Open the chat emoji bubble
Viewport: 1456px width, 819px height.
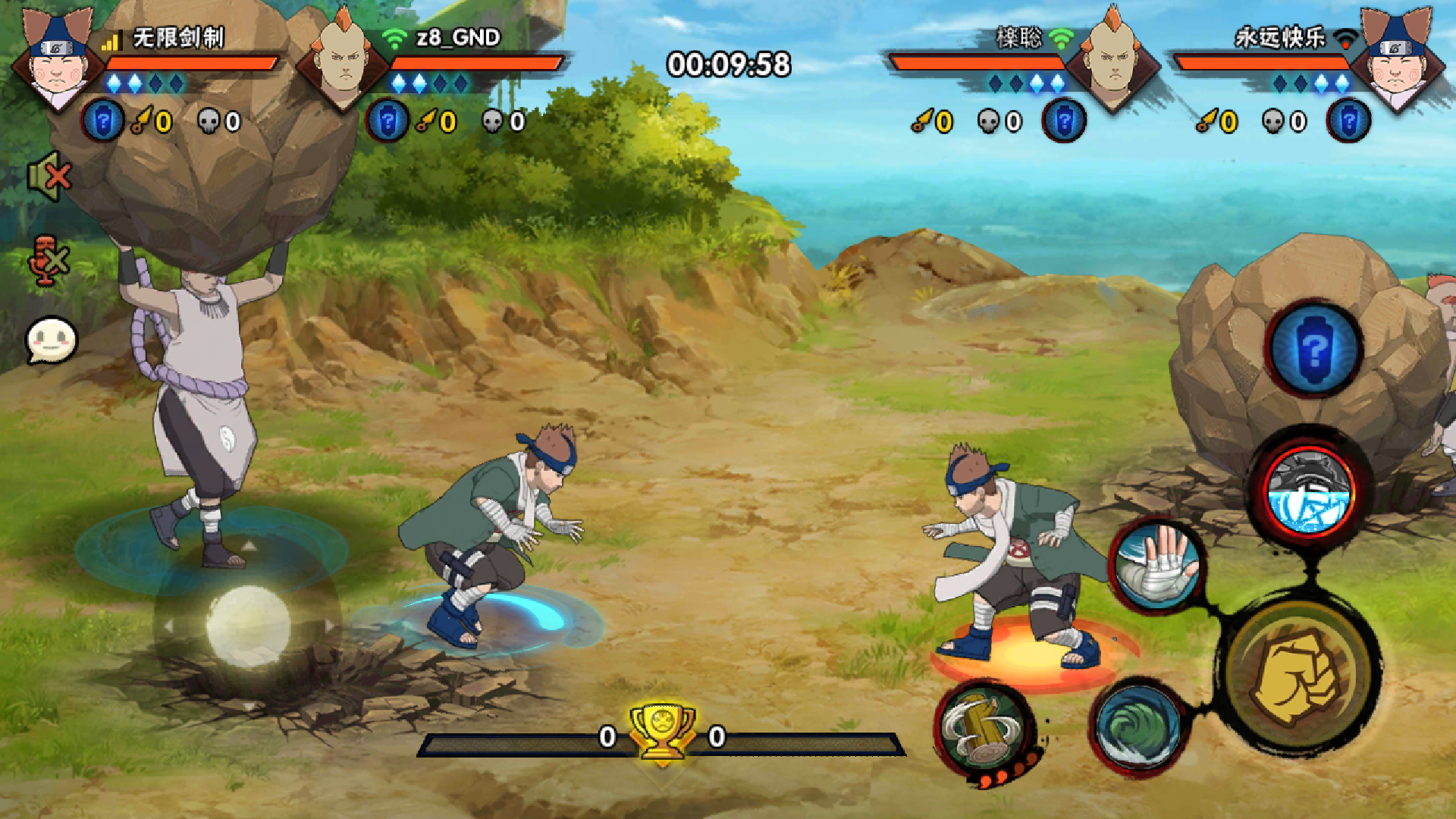pyautogui.click(x=52, y=340)
